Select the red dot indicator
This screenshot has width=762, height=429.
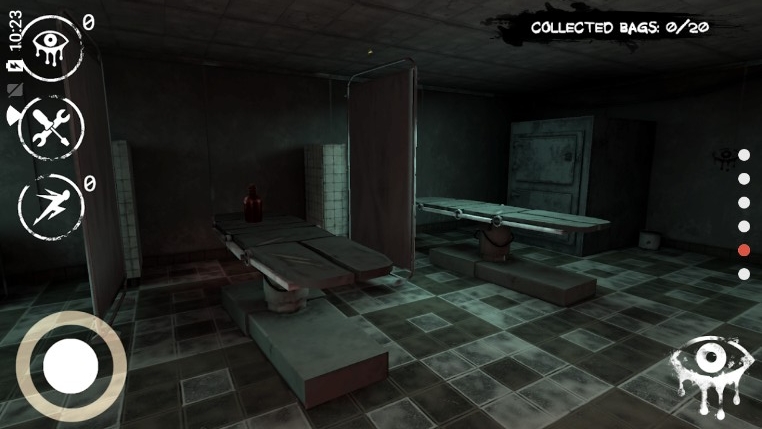[743, 250]
